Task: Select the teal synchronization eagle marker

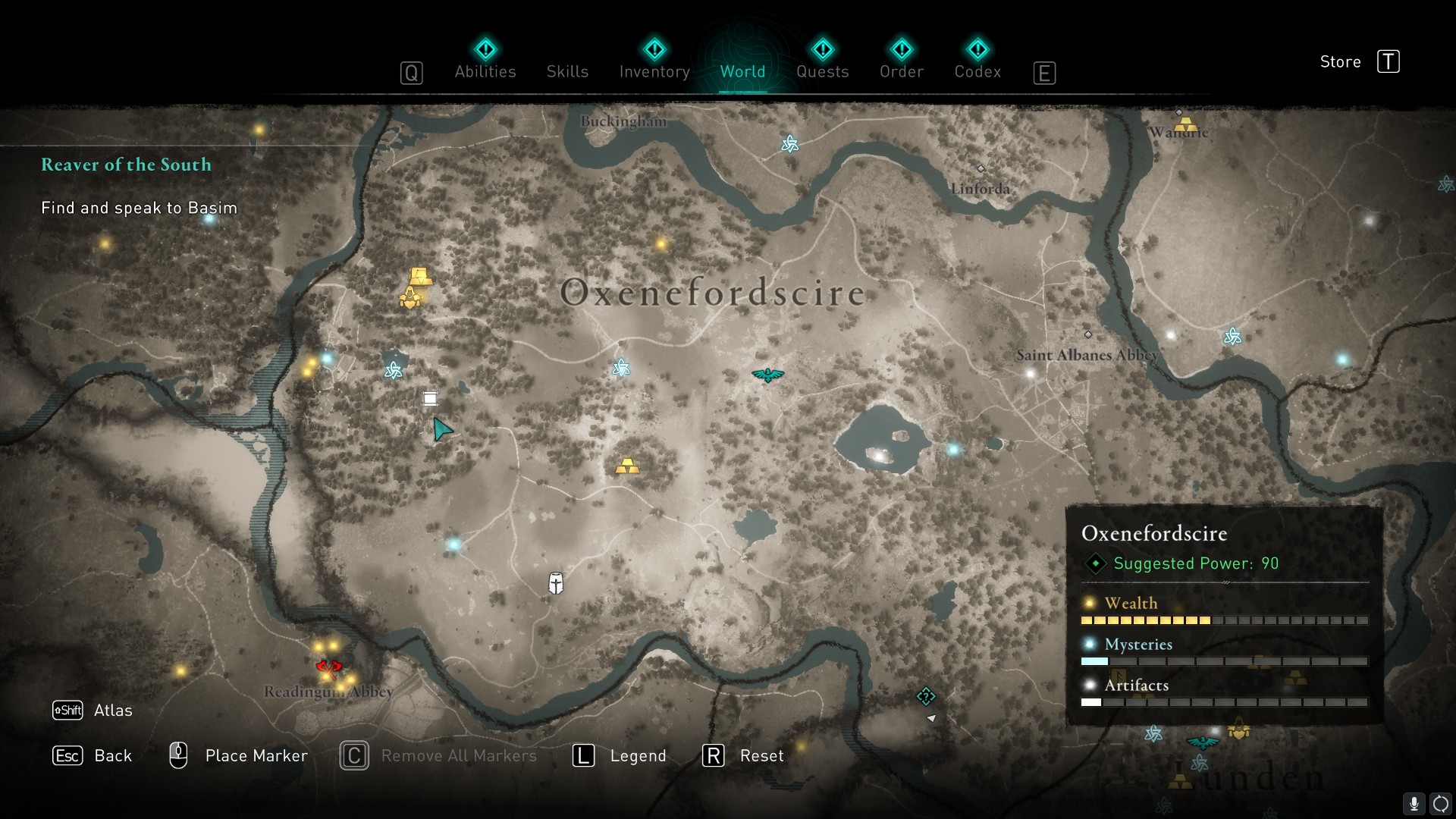Action: [767, 375]
